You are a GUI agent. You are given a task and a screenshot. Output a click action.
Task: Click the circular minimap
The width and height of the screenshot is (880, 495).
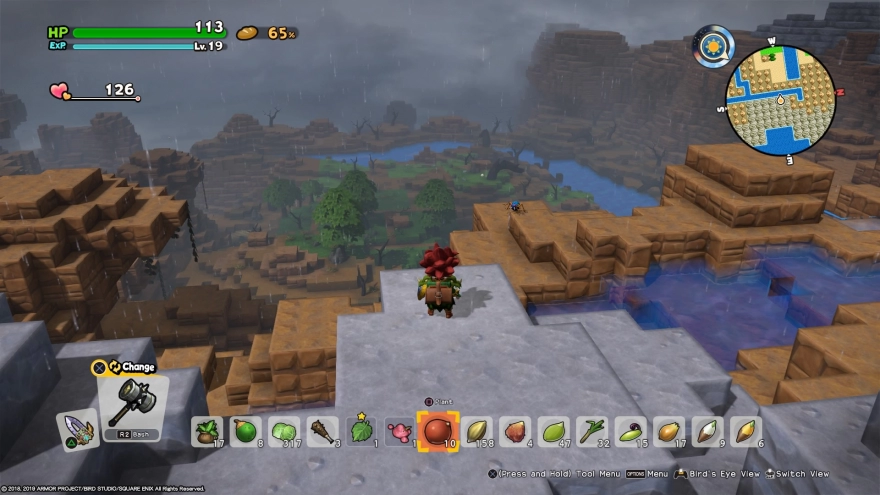click(779, 98)
